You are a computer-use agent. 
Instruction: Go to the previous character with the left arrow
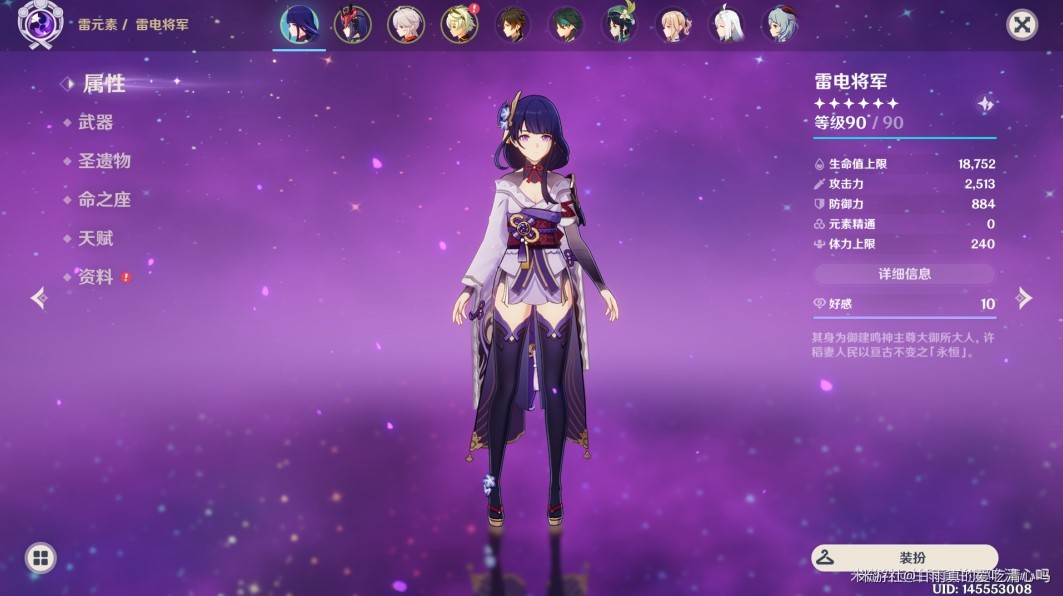[x=39, y=297]
